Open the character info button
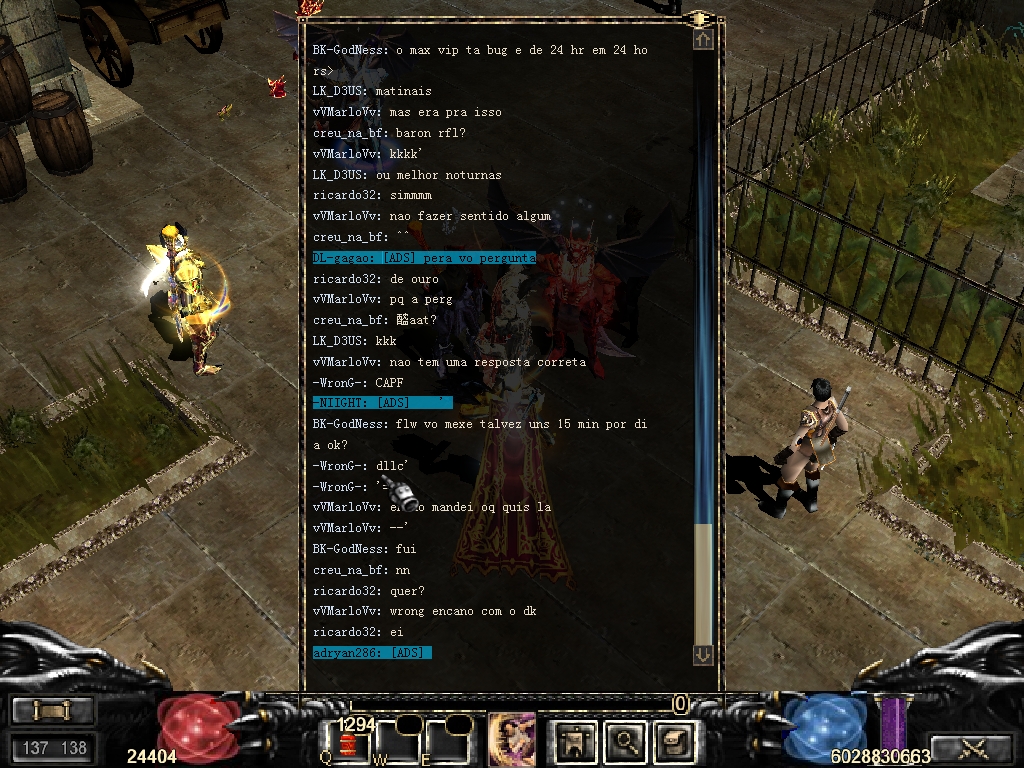Screen dimensions: 1024x768 coord(577,742)
